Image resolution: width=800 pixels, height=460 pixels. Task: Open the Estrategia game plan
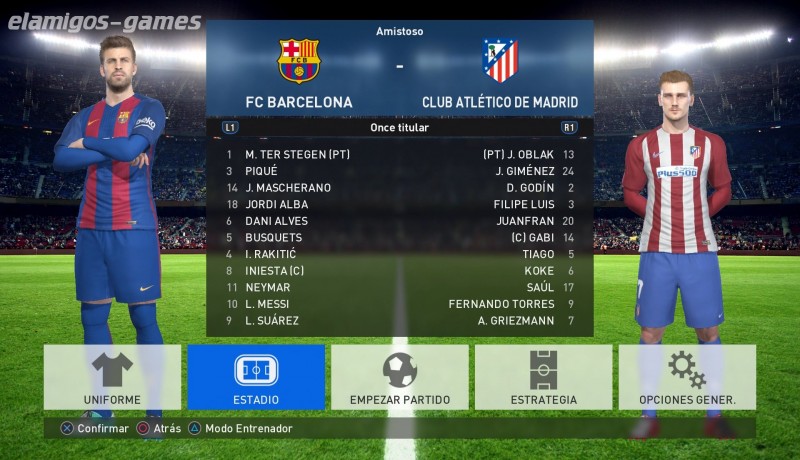click(543, 377)
